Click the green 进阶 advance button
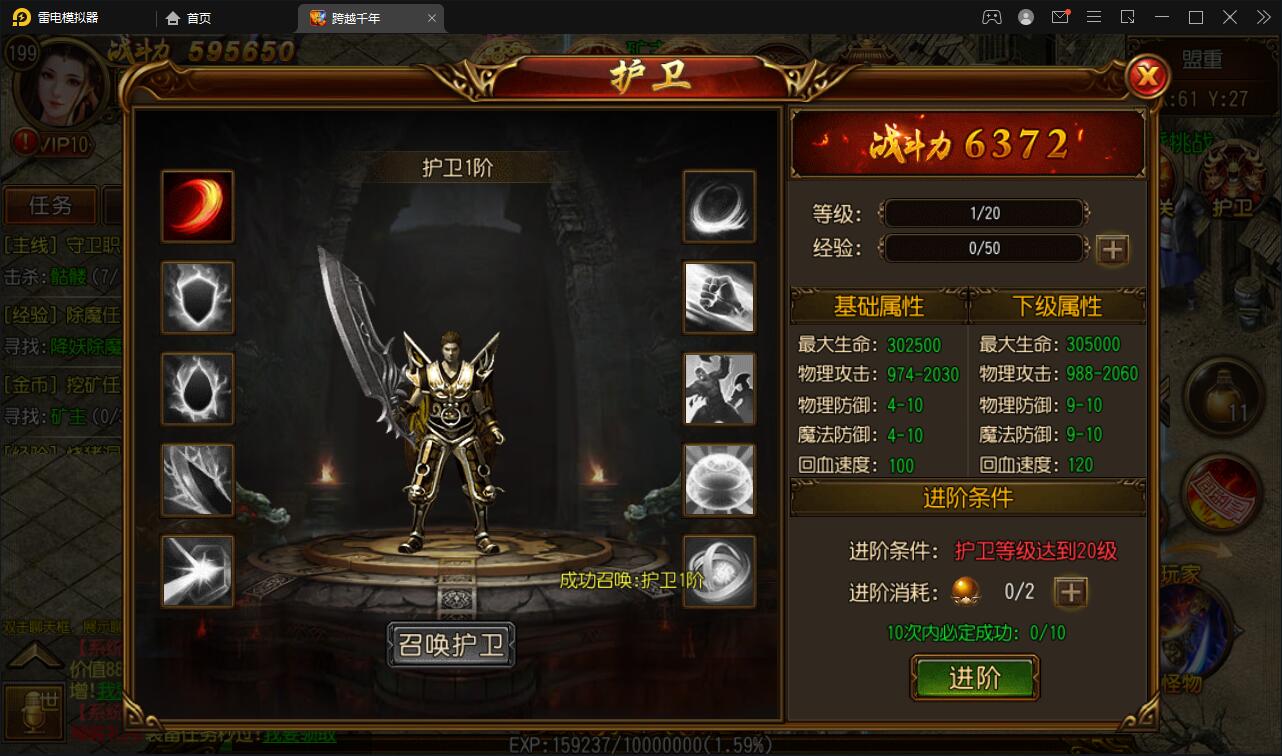The width and height of the screenshot is (1282, 756). [975, 678]
